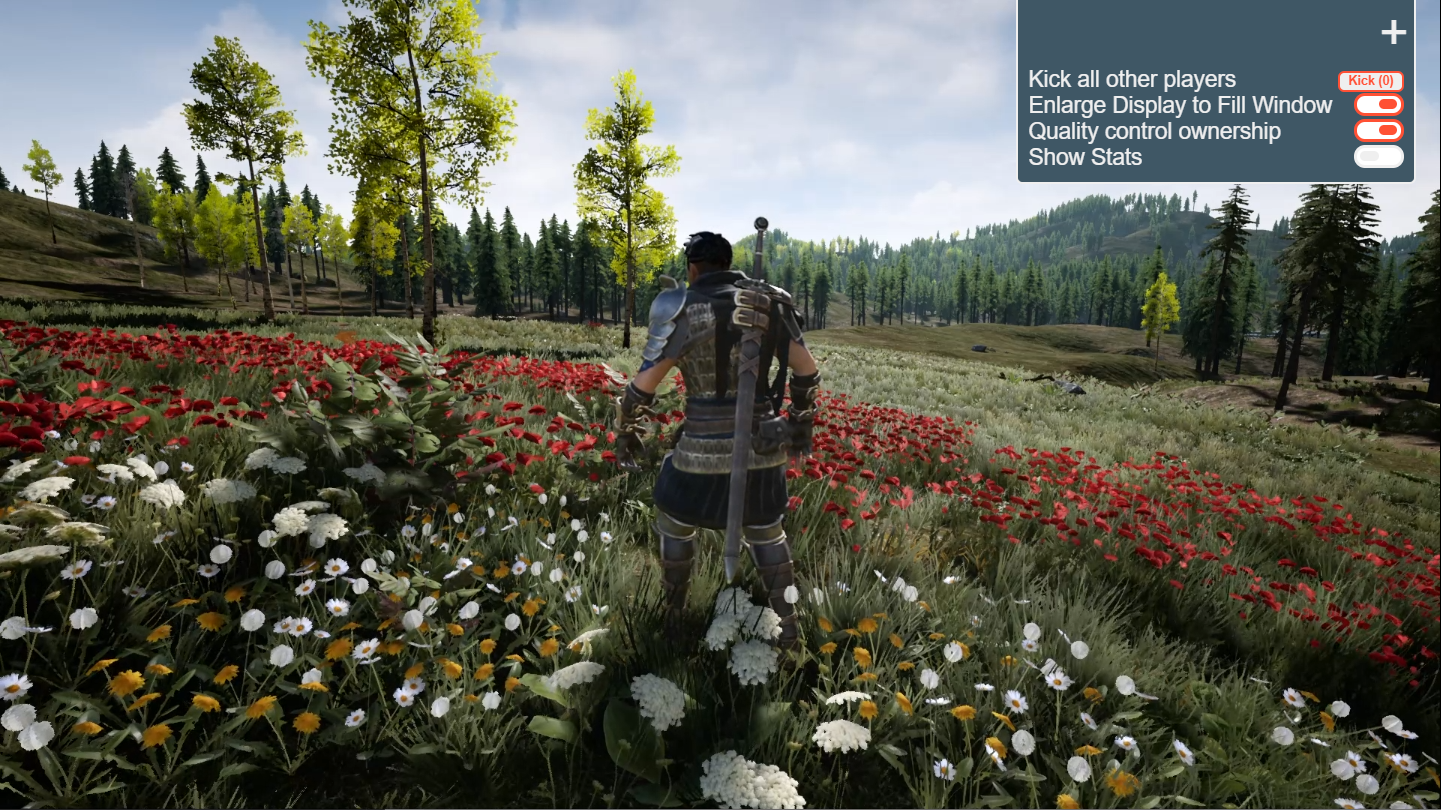Click the Kick all other players label
The width and height of the screenshot is (1441, 810).
click(1131, 79)
